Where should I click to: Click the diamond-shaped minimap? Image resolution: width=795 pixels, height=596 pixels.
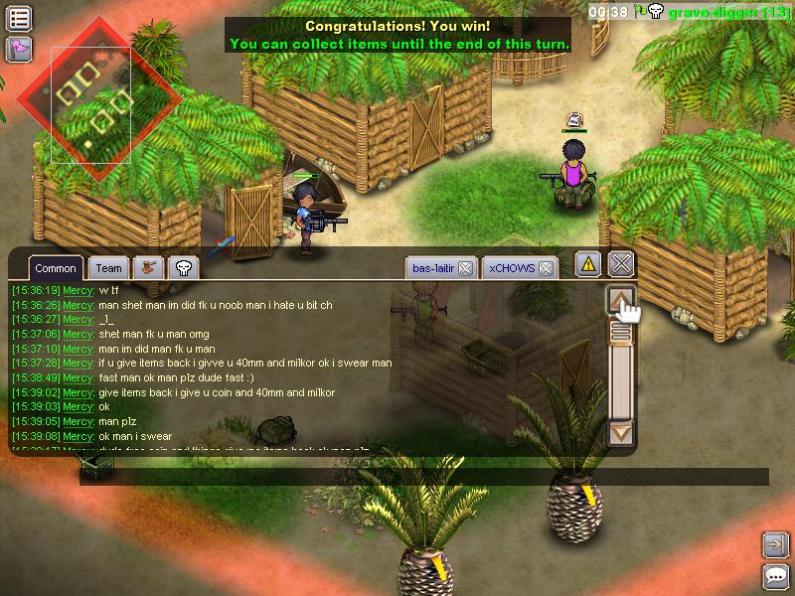point(98,100)
